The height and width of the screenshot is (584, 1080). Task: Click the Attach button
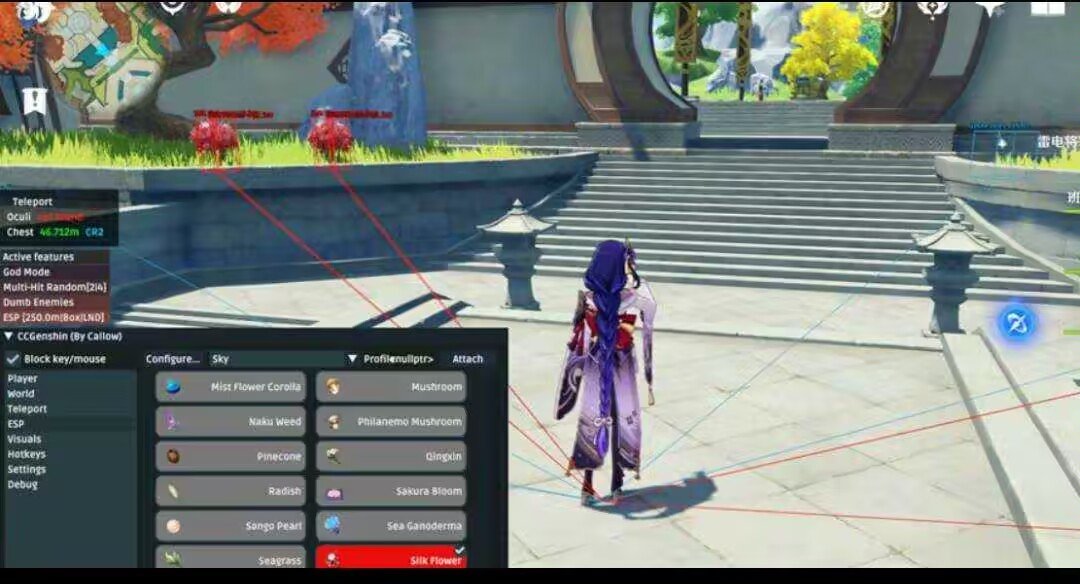467,359
